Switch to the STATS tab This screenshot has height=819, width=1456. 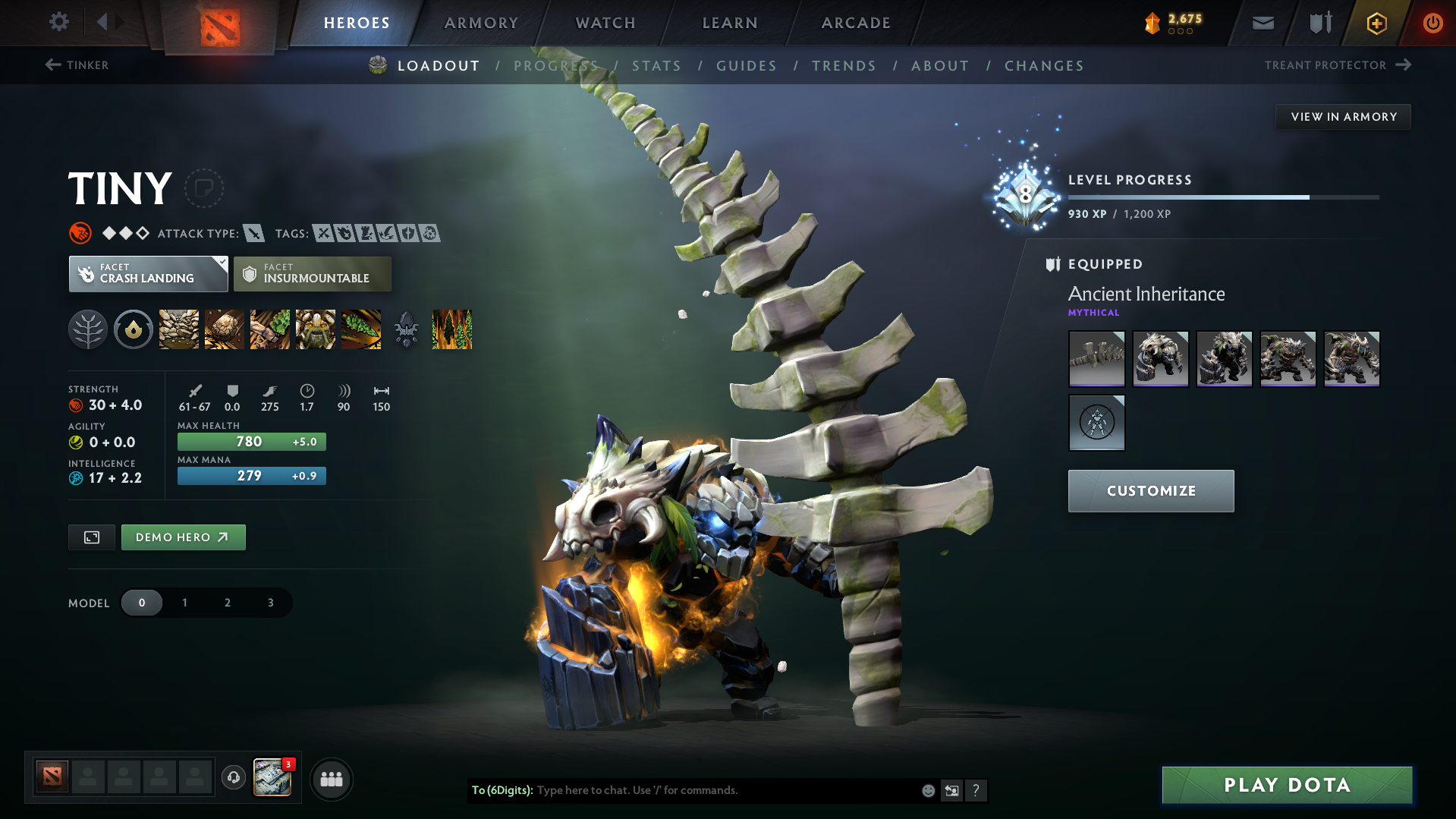(x=656, y=66)
